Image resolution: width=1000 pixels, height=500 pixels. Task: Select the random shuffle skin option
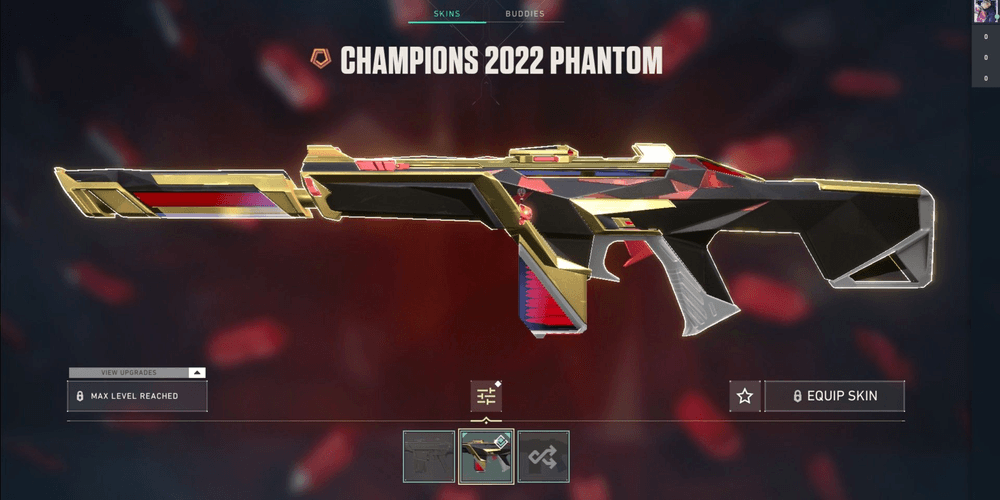click(543, 456)
